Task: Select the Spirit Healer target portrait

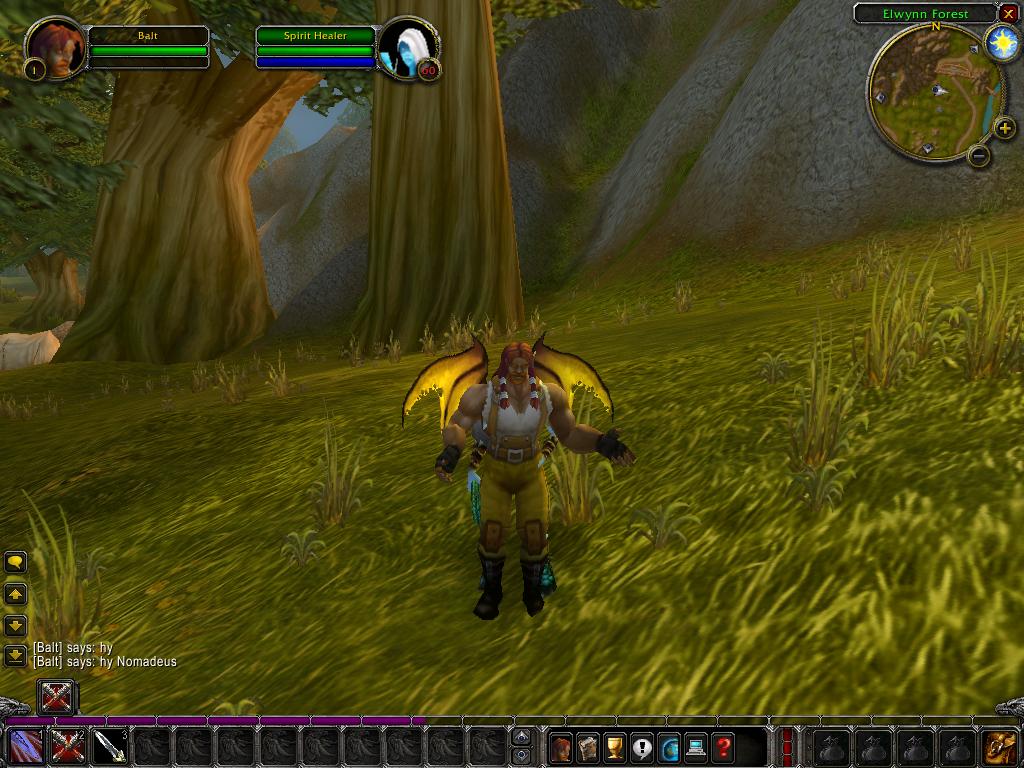Action: click(409, 46)
